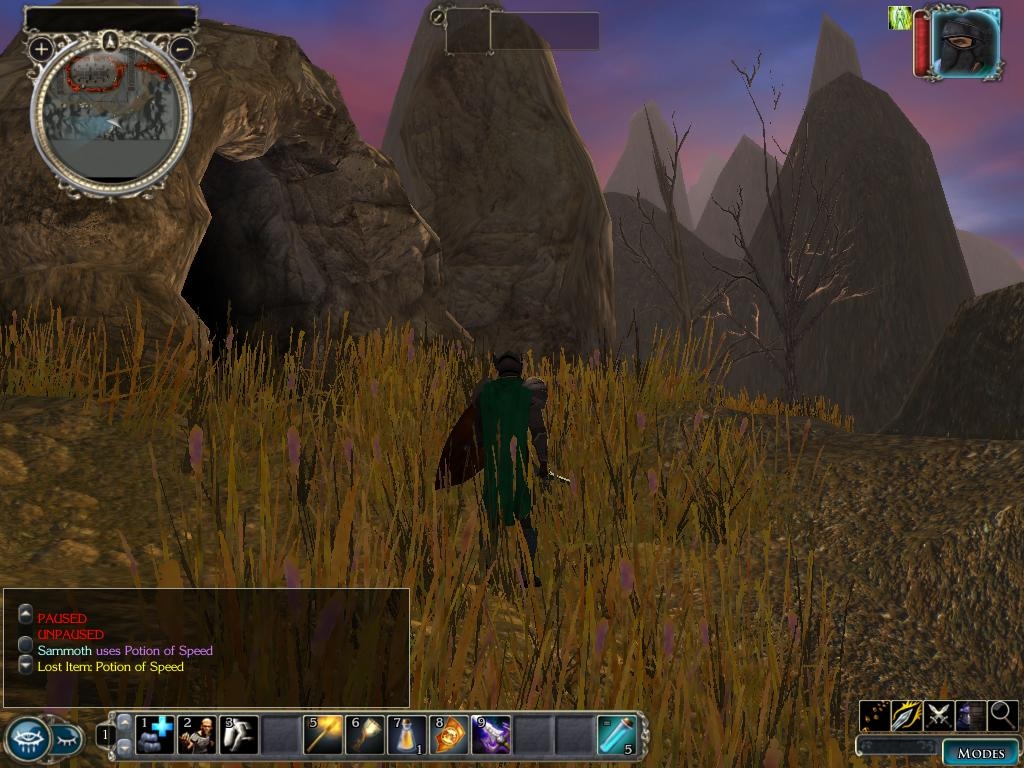This screenshot has height=768, width=1024.
Task: Select the golden hammer in slot 6
Action: click(x=365, y=735)
